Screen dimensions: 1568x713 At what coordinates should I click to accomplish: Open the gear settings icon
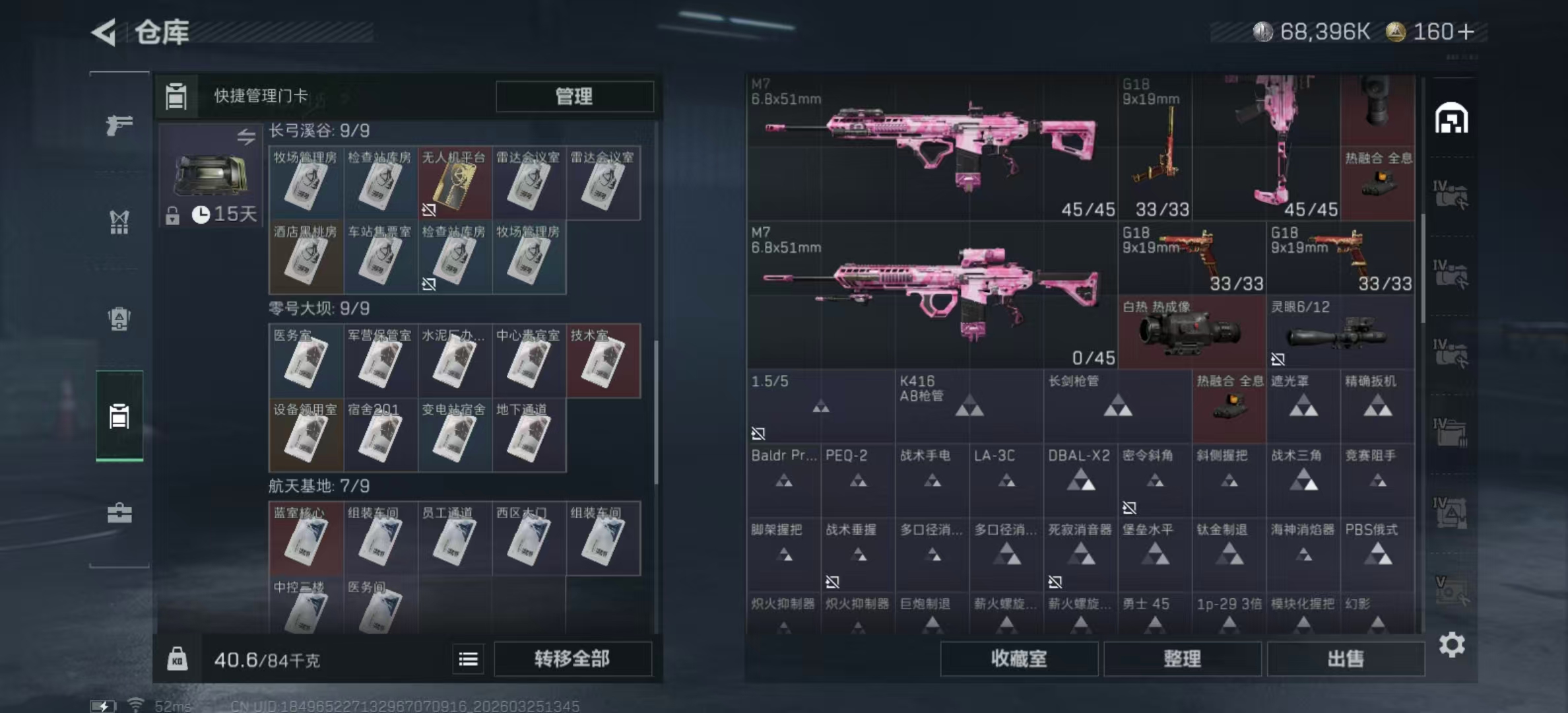1452,645
